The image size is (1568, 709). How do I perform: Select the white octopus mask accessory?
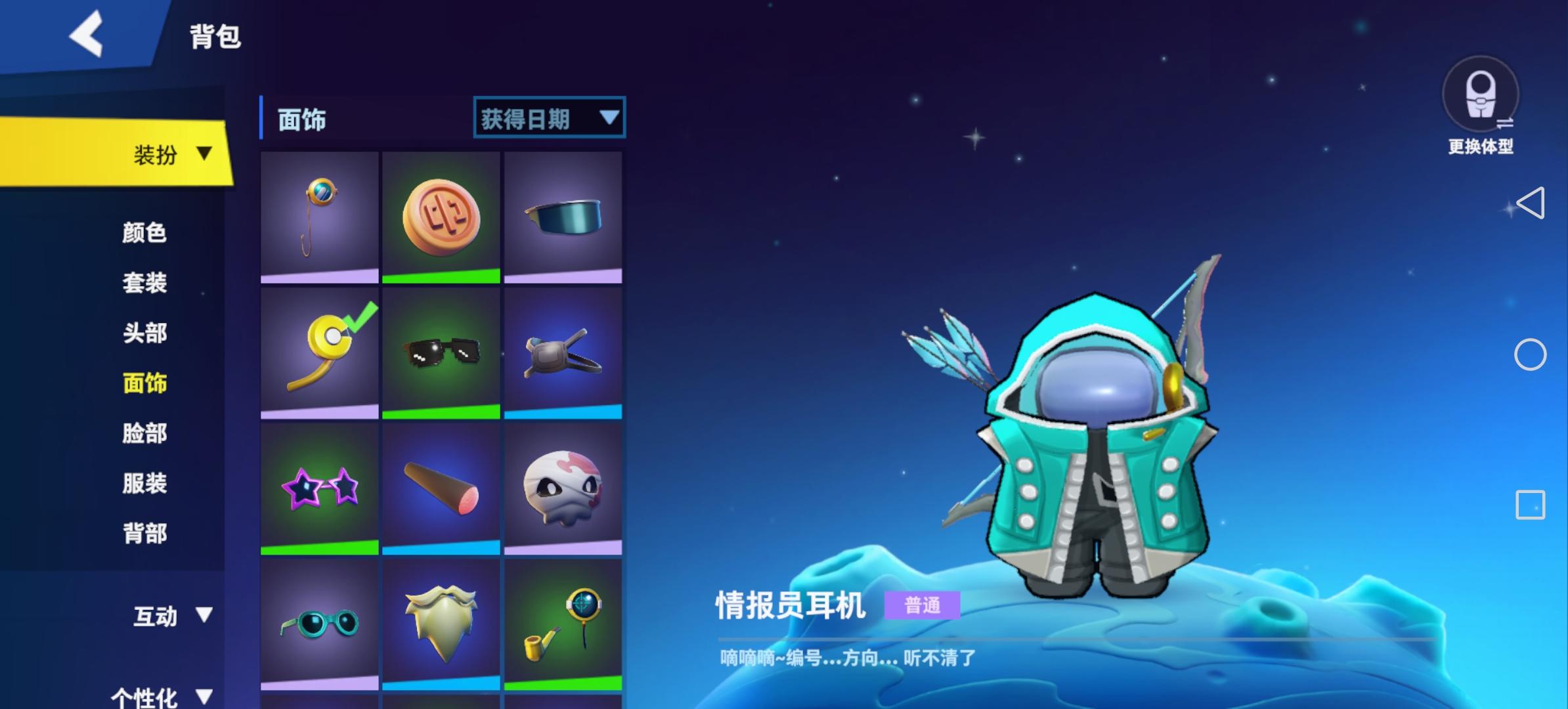tap(563, 487)
